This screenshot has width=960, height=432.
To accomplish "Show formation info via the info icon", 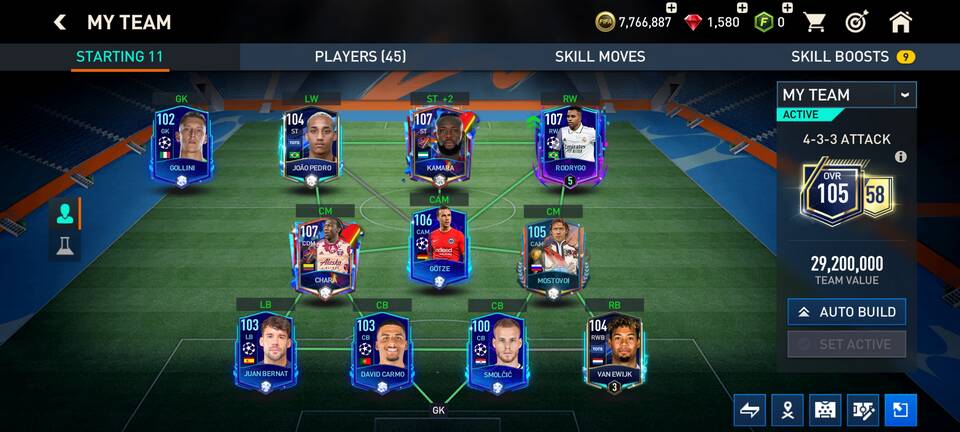I will (900, 157).
